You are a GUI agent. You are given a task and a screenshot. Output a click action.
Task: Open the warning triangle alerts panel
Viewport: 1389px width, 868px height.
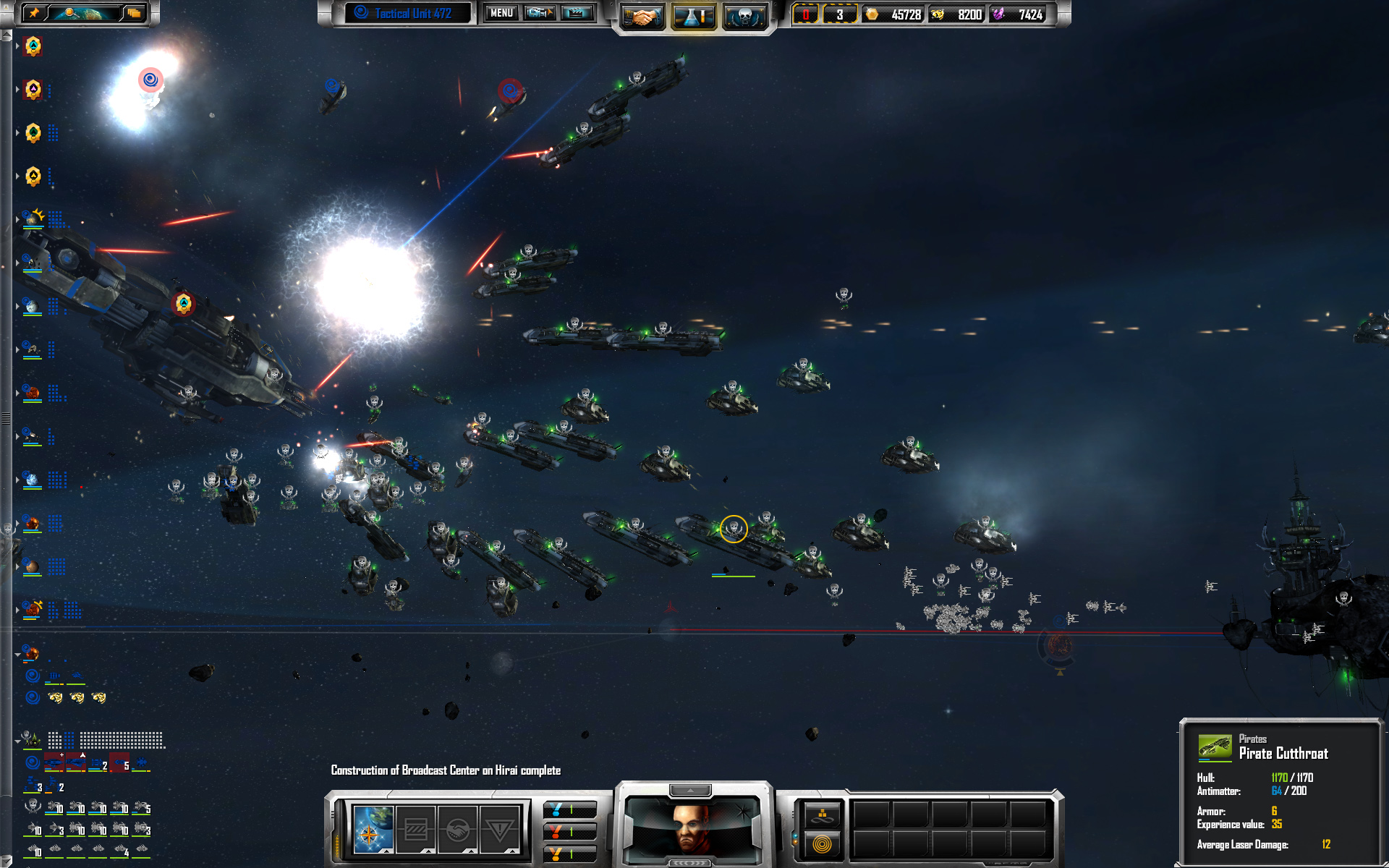point(499,830)
